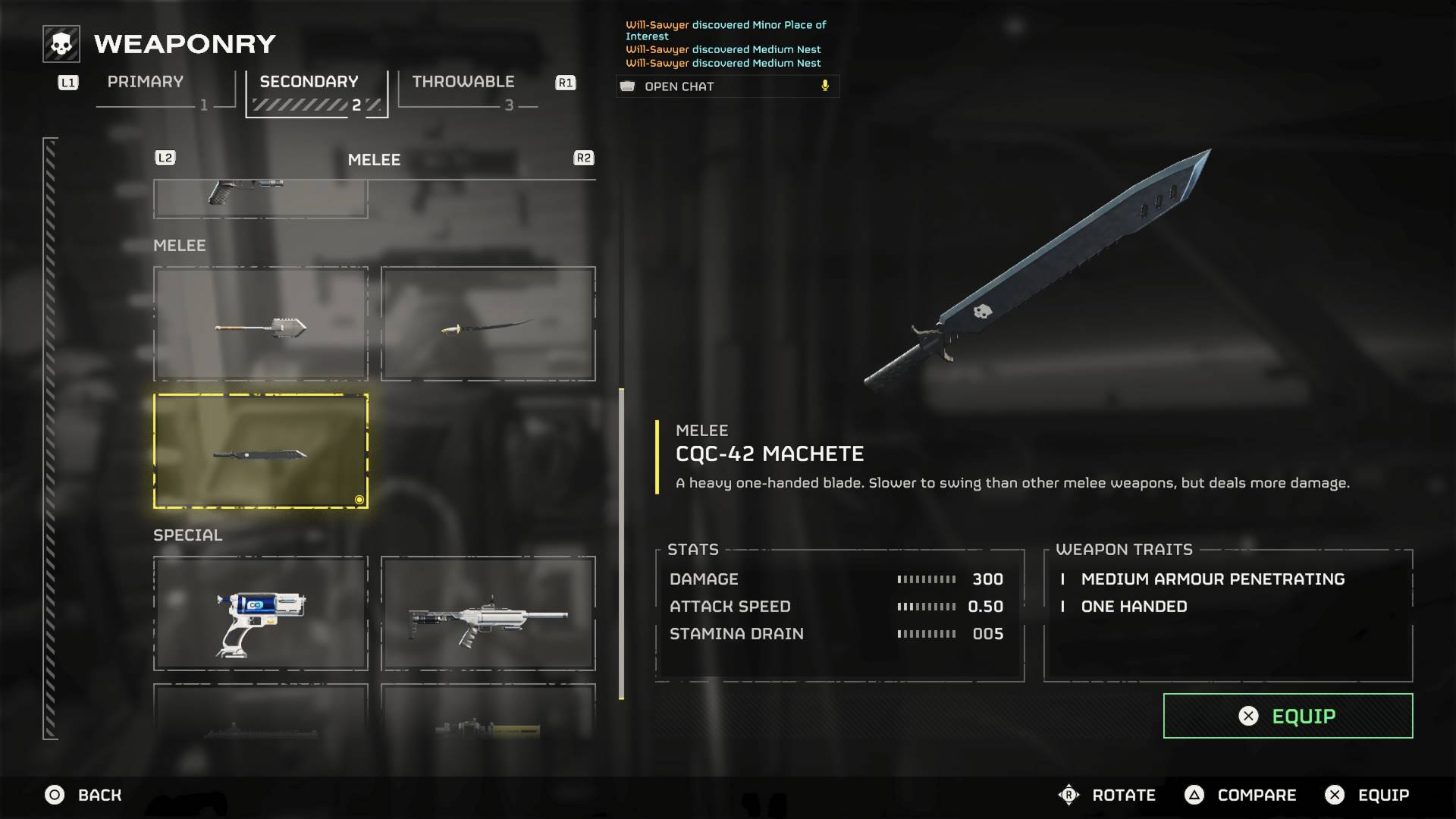Viewport: 1456px width, 819px height.
Task: Switch to the Primary weapons tab
Action: point(146,82)
